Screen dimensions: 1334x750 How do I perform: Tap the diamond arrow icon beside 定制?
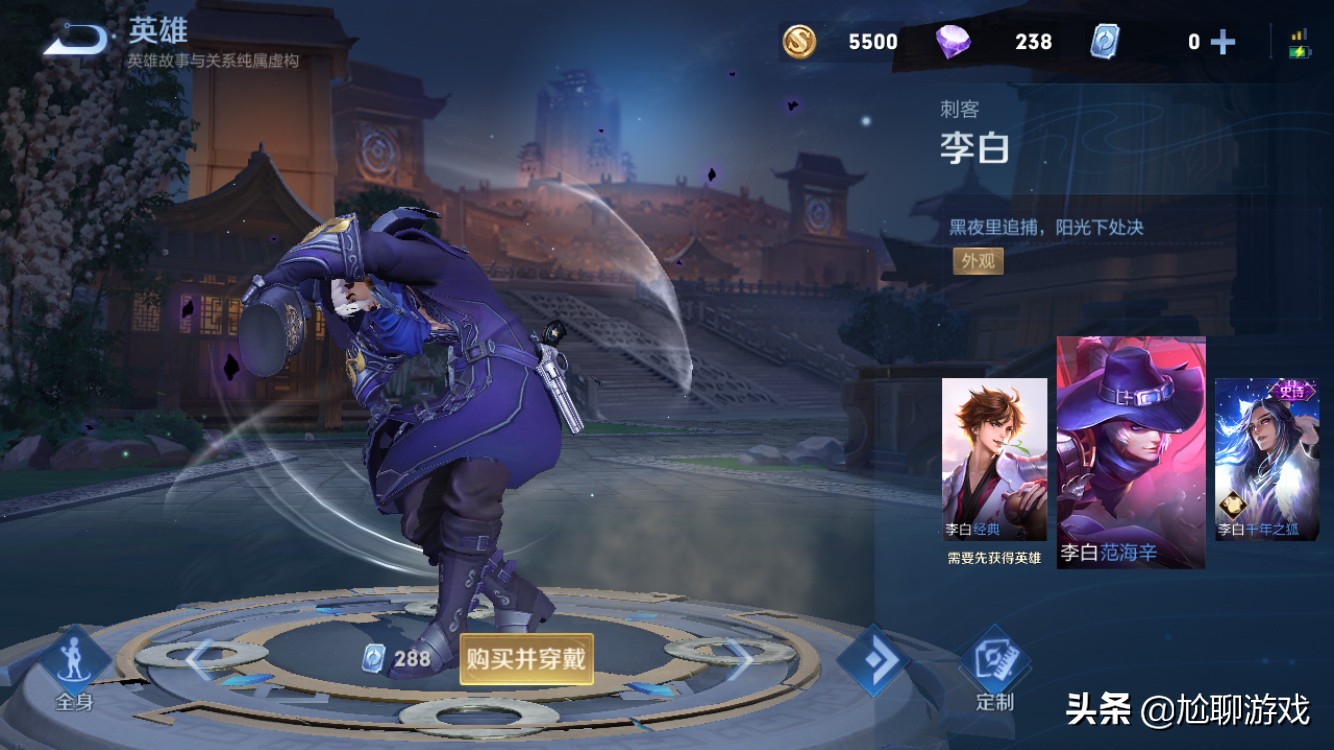[x=872, y=662]
